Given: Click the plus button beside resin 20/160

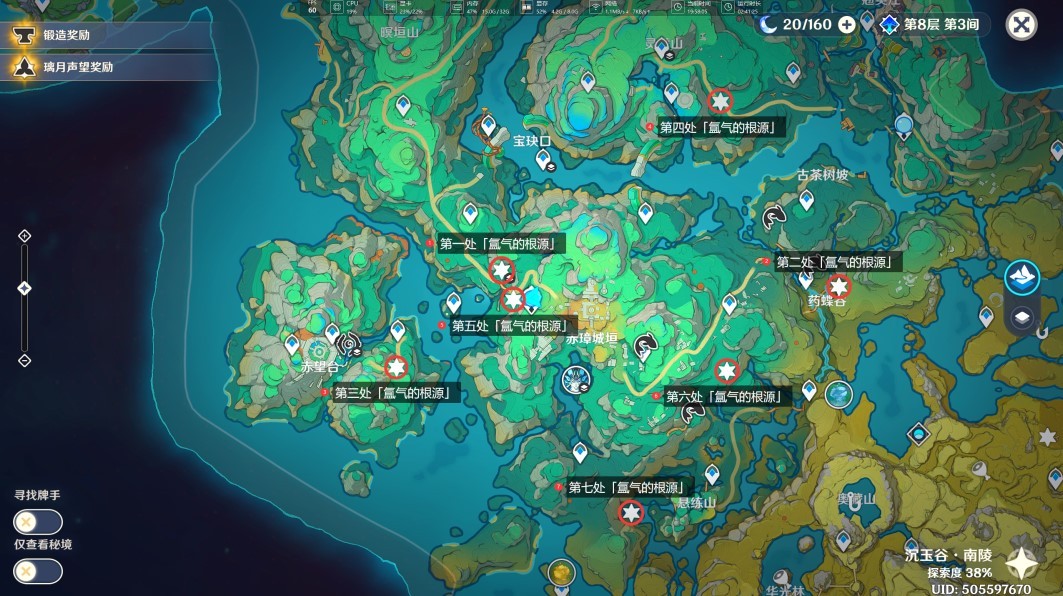Looking at the screenshot, I should pos(847,24).
